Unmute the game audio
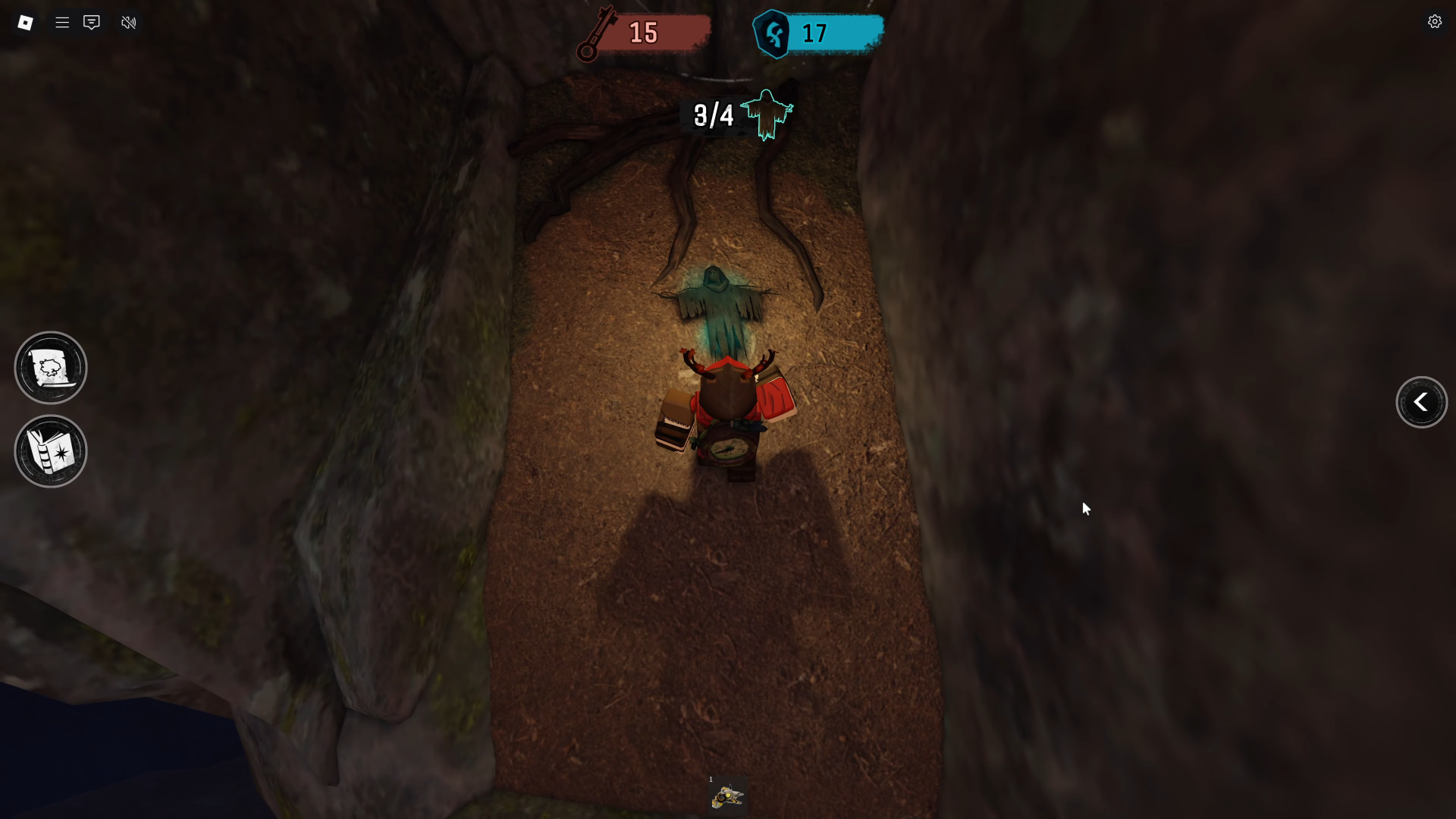Image resolution: width=1456 pixels, height=819 pixels. coord(128,23)
